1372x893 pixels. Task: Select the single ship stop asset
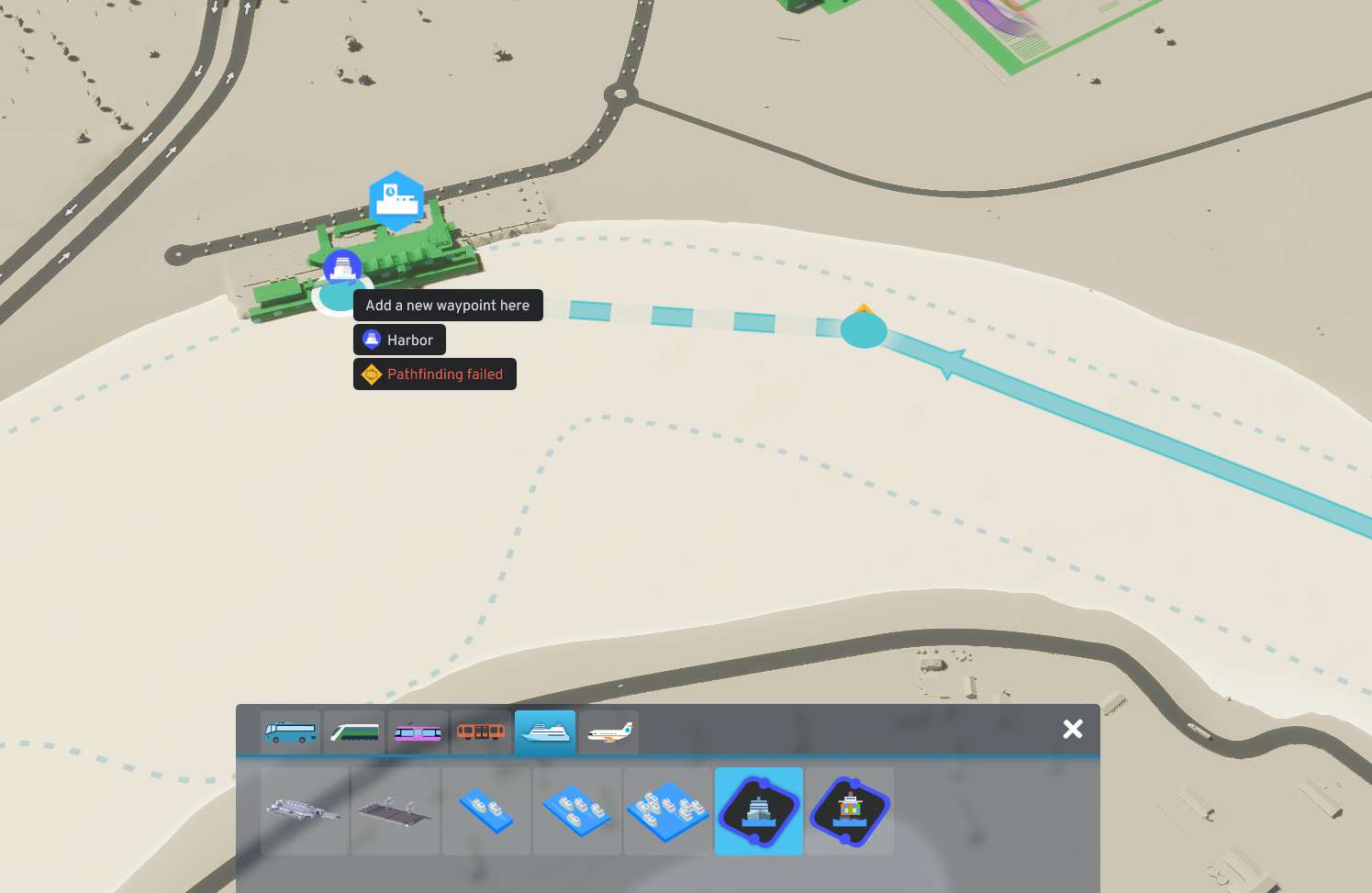486,811
